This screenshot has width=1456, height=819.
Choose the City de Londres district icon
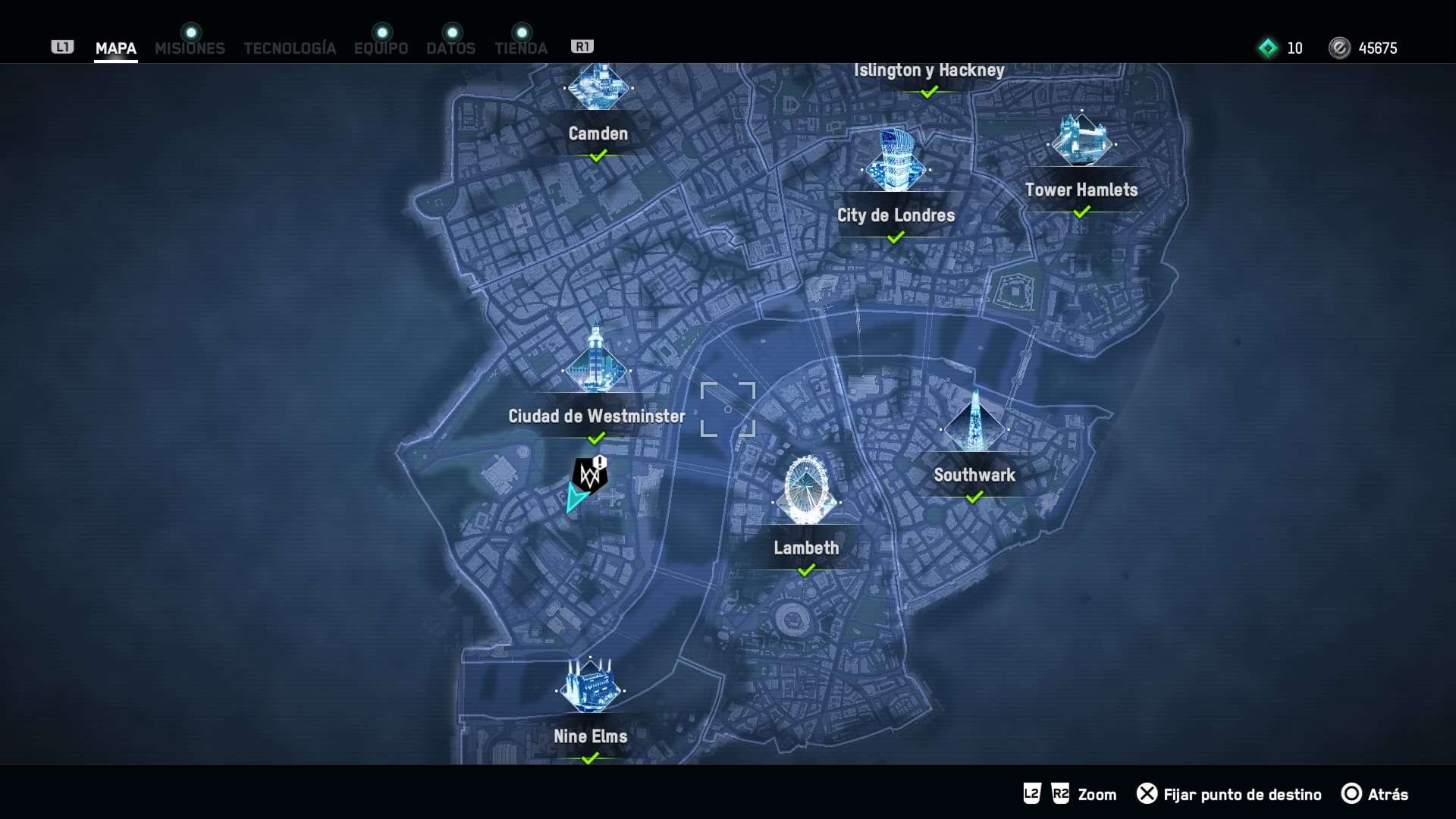[x=896, y=162]
